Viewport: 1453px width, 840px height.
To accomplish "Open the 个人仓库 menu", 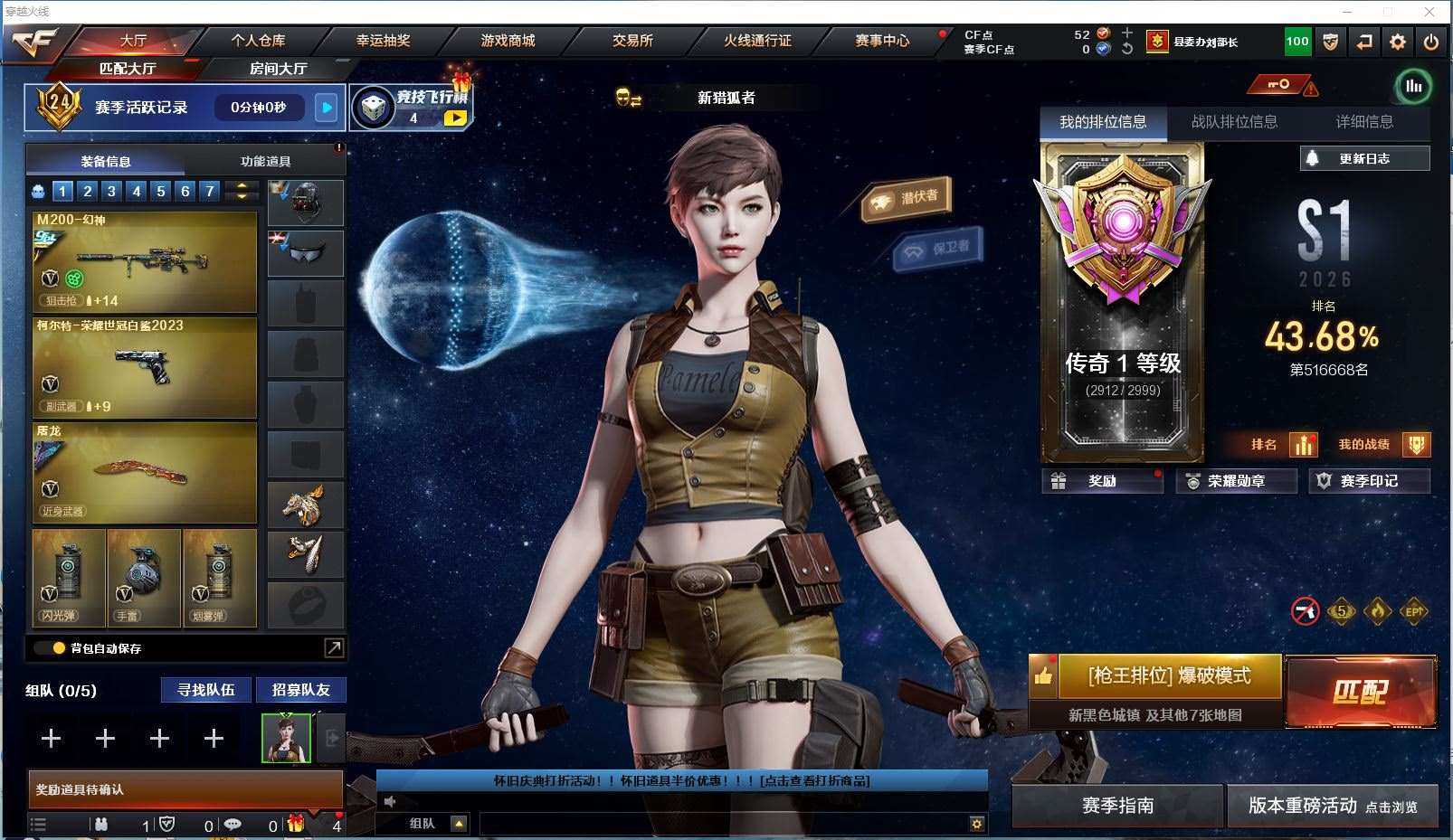I will (x=258, y=41).
